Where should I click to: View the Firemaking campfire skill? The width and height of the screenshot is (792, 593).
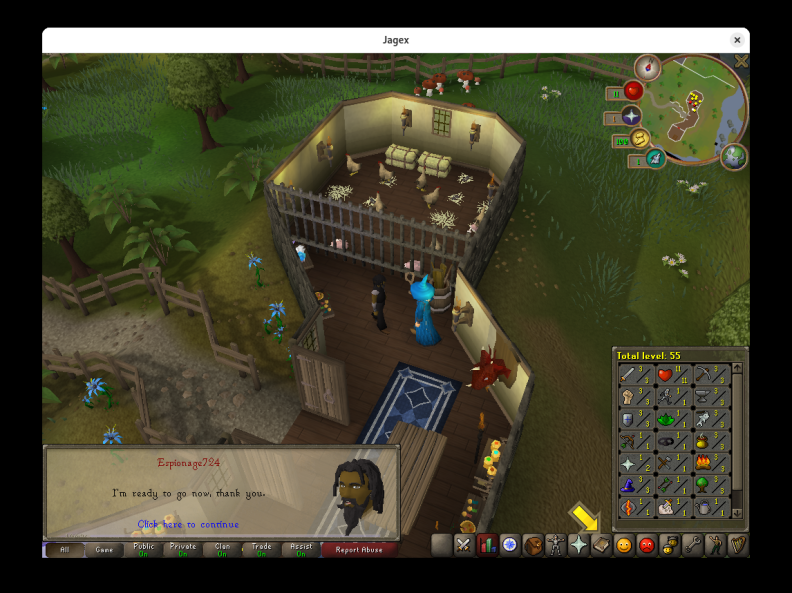point(701,463)
